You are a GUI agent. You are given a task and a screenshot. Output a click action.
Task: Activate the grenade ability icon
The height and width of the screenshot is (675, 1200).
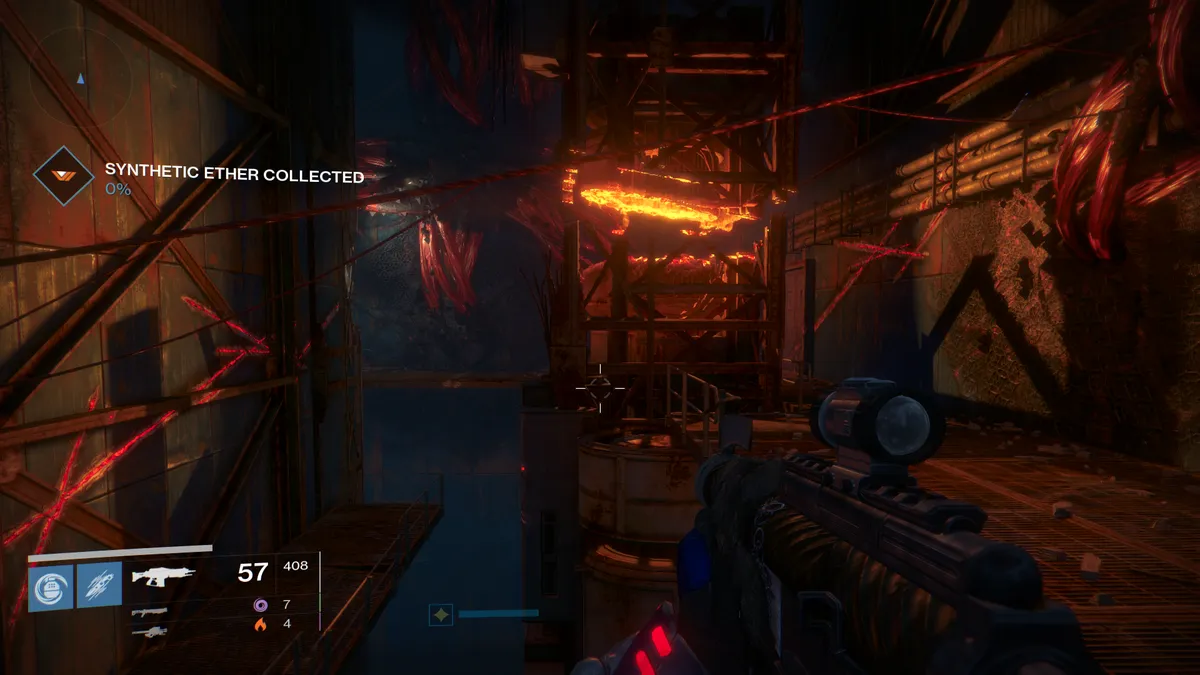(x=52, y=585)
